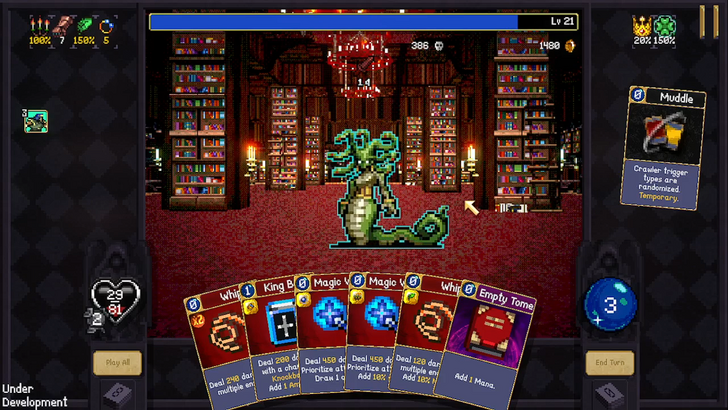Pause the game with the pause button
This screenshot has height=410, width=728.
pos(708,19)
